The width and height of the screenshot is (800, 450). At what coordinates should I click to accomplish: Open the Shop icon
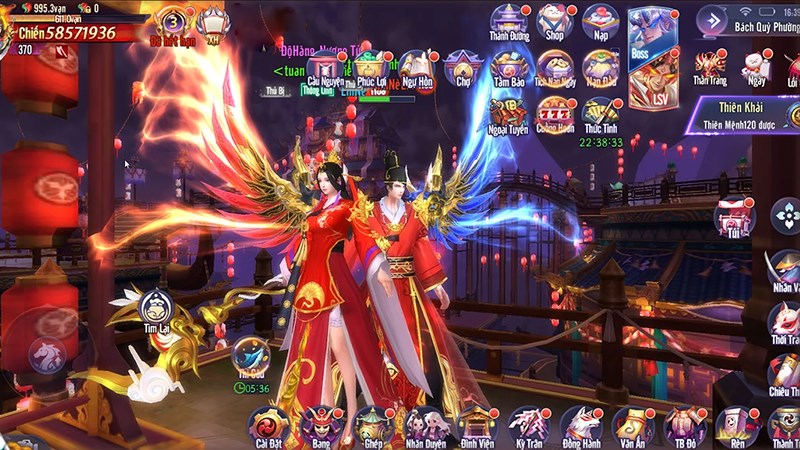pyautogui.click(x=553, y=22)
